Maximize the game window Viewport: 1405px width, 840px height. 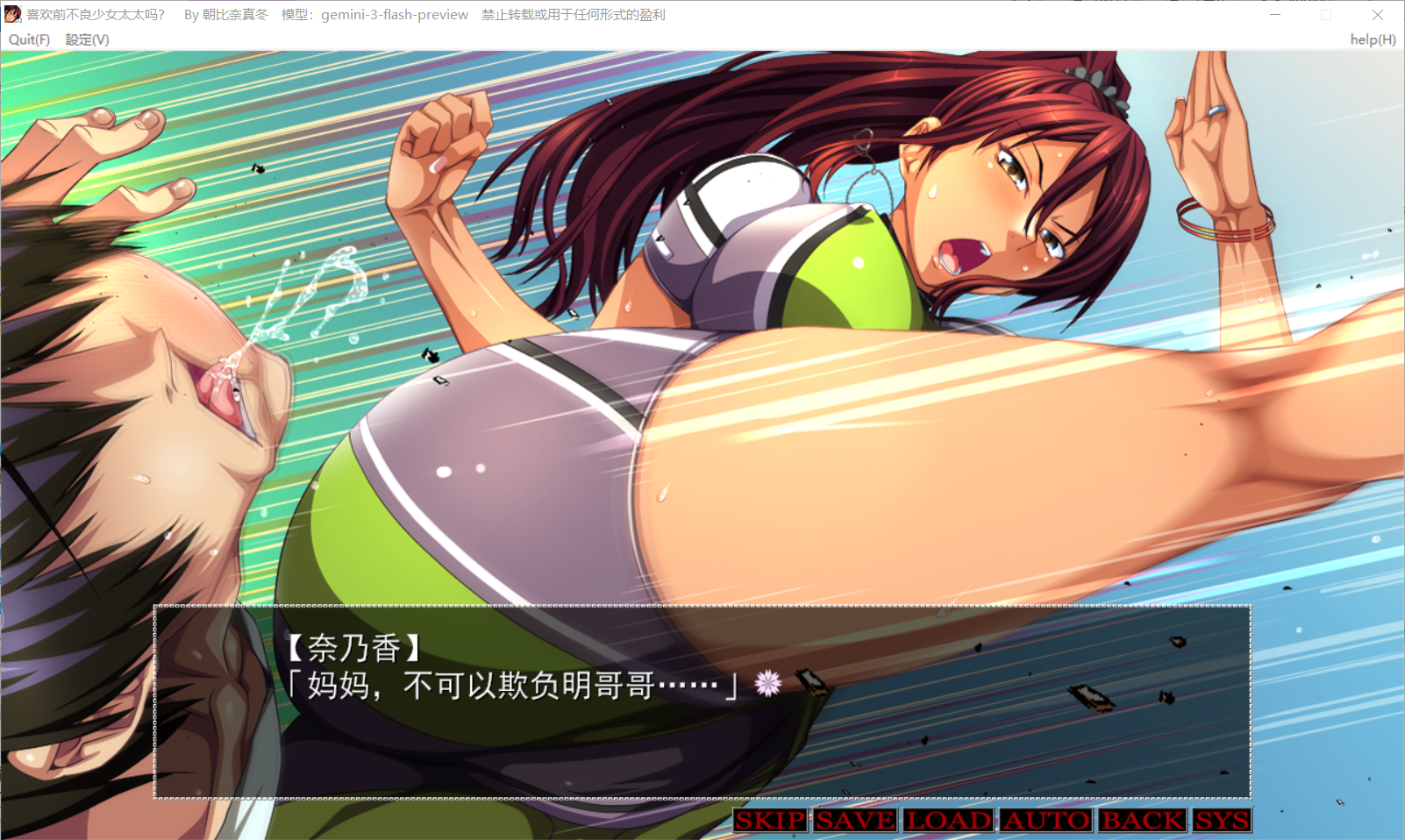(x=1327, y=14)
